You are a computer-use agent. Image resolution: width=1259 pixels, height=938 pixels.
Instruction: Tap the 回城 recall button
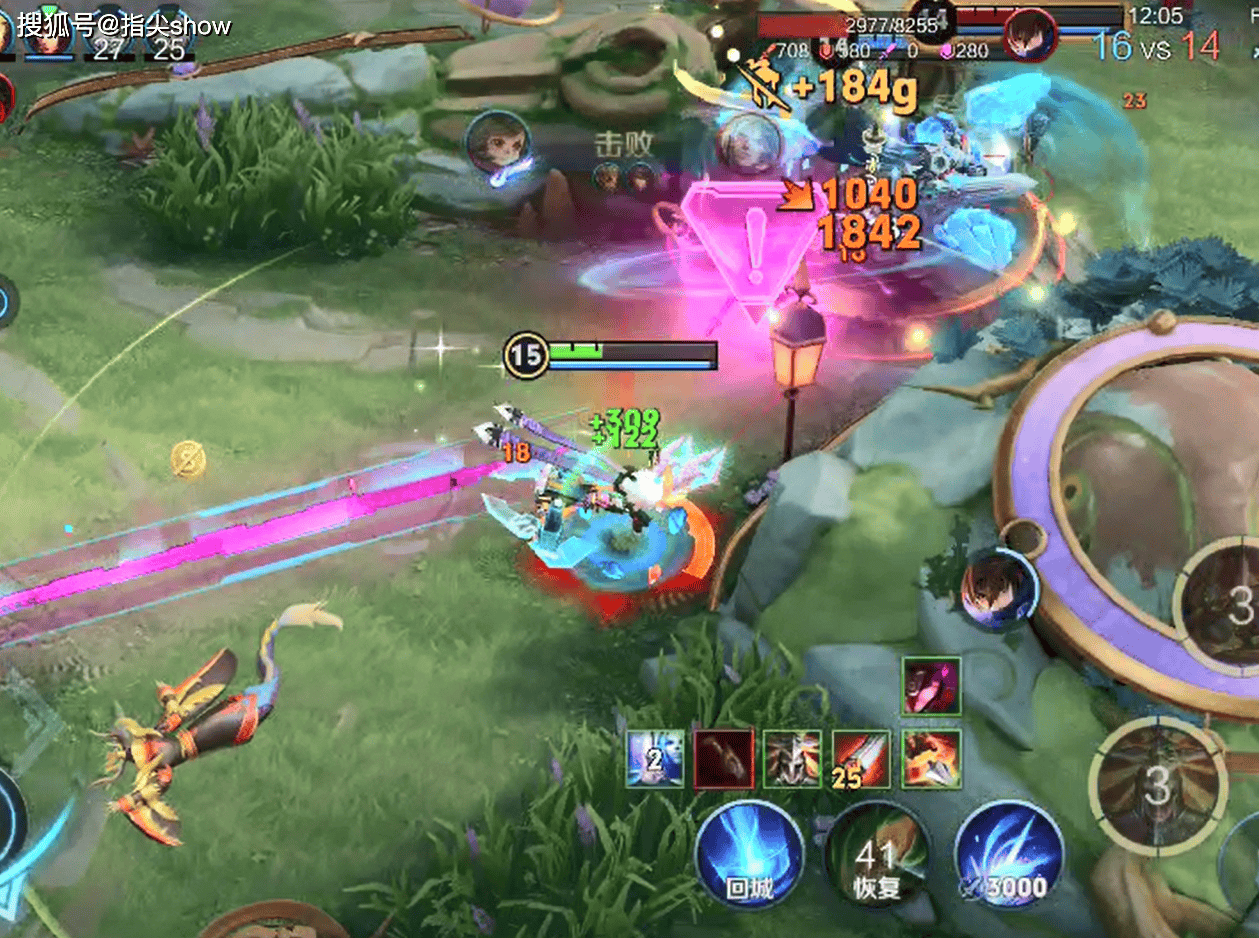tap(750, 855)
